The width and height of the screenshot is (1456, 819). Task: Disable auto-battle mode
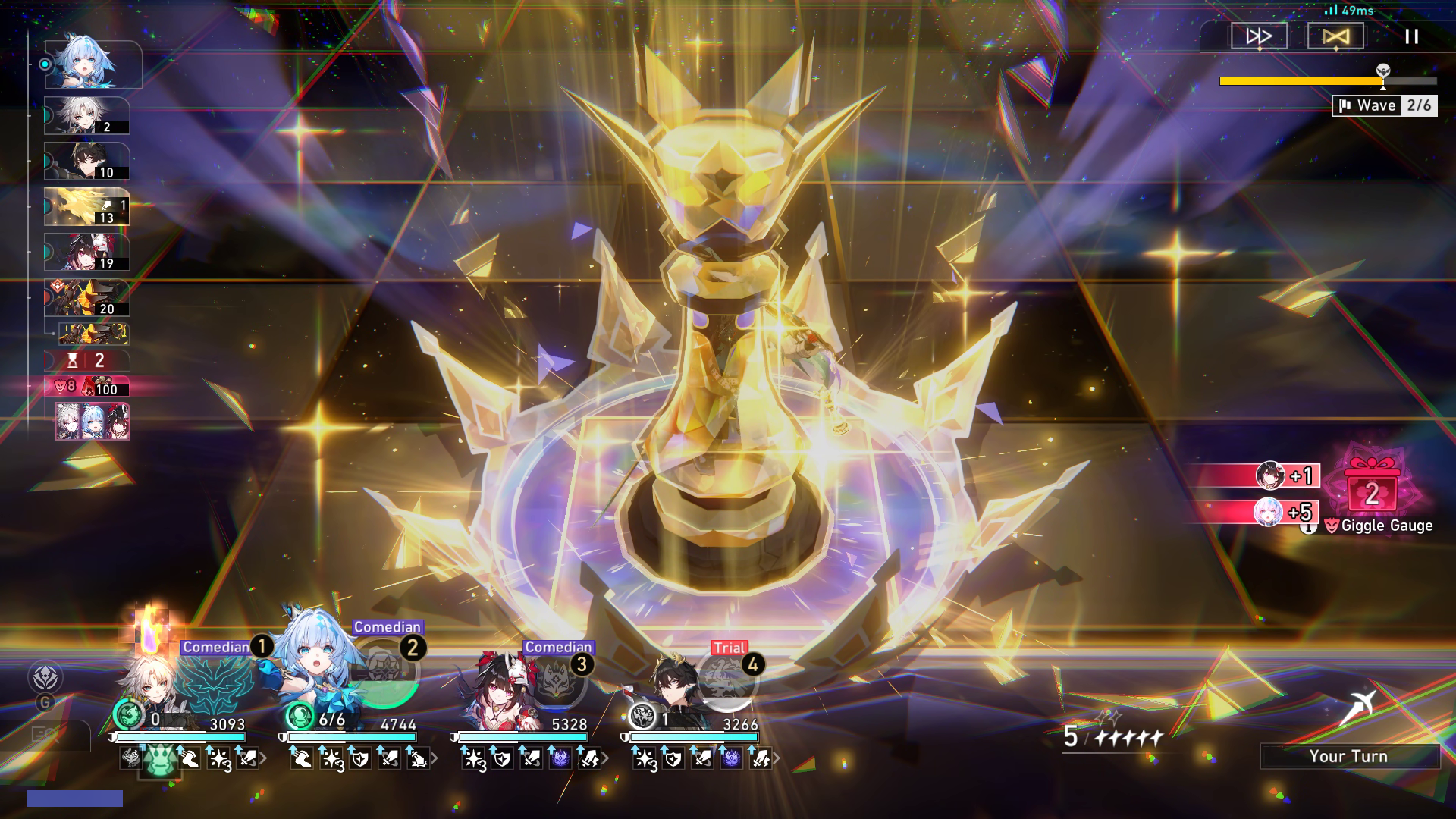tap(1335, 35)
